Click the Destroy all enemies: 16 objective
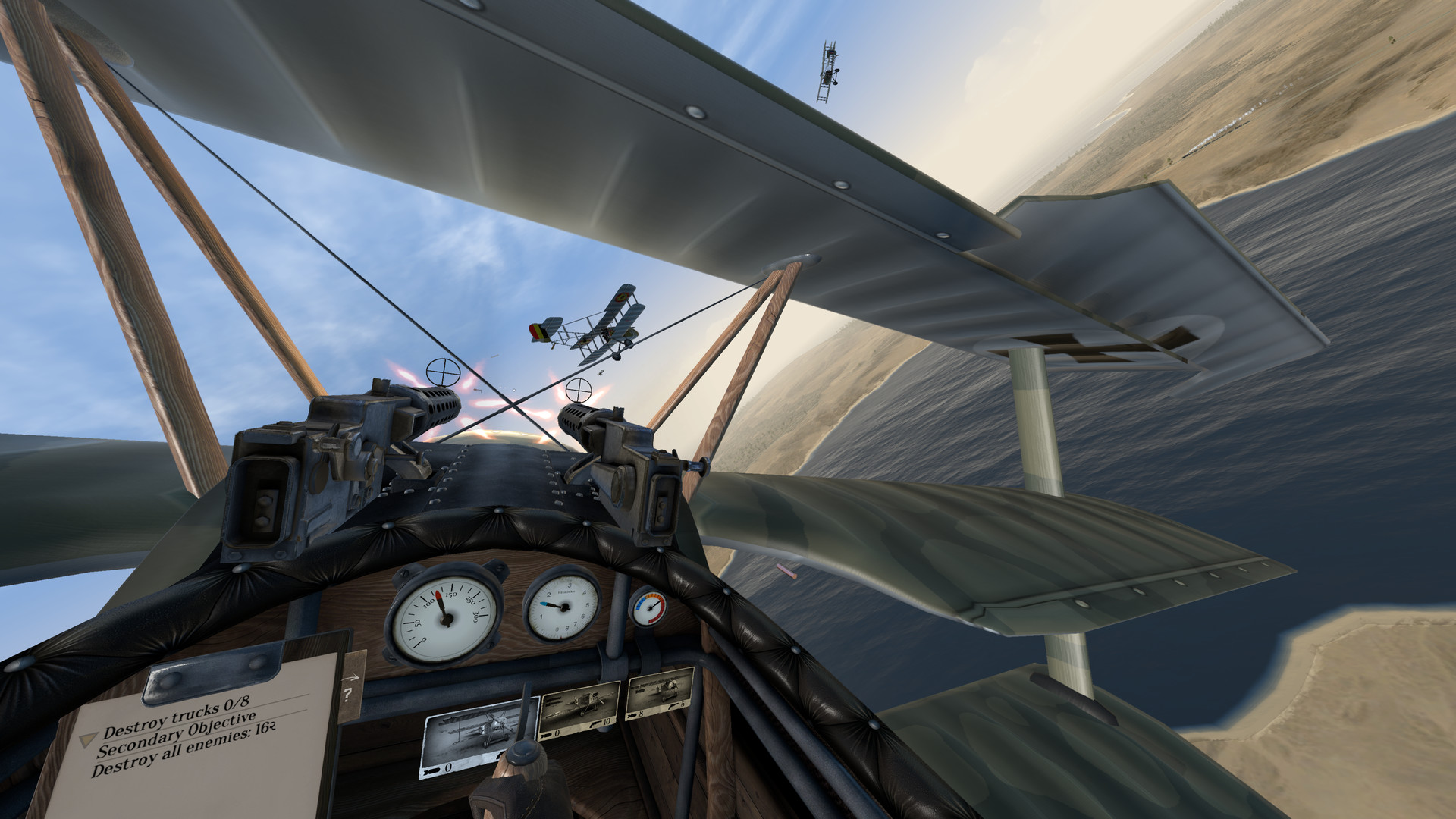Image resolution: width=1456 pixels, height=819 pixels. click(185, 756)
